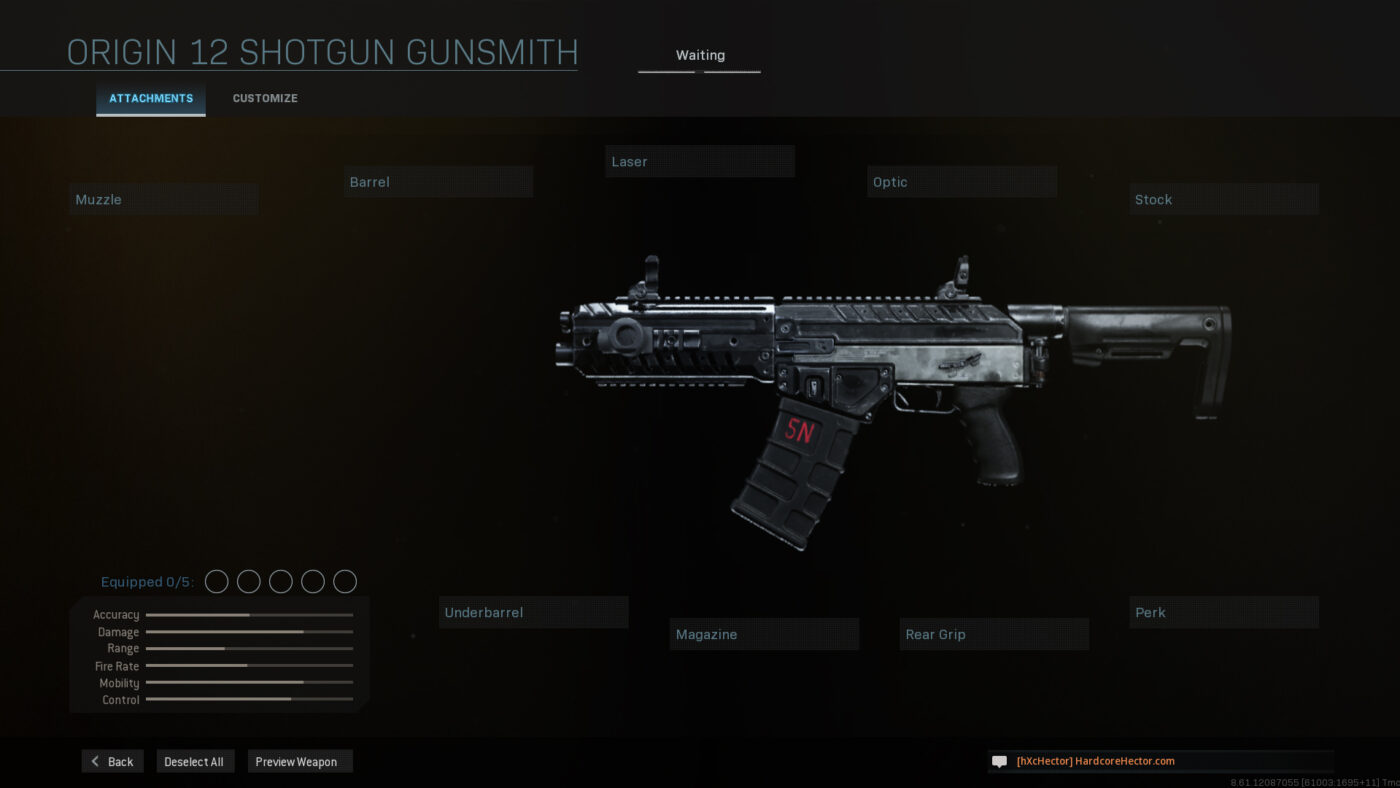
Task: Open the Barrel attachment slot
Action: tap(438, 181)
